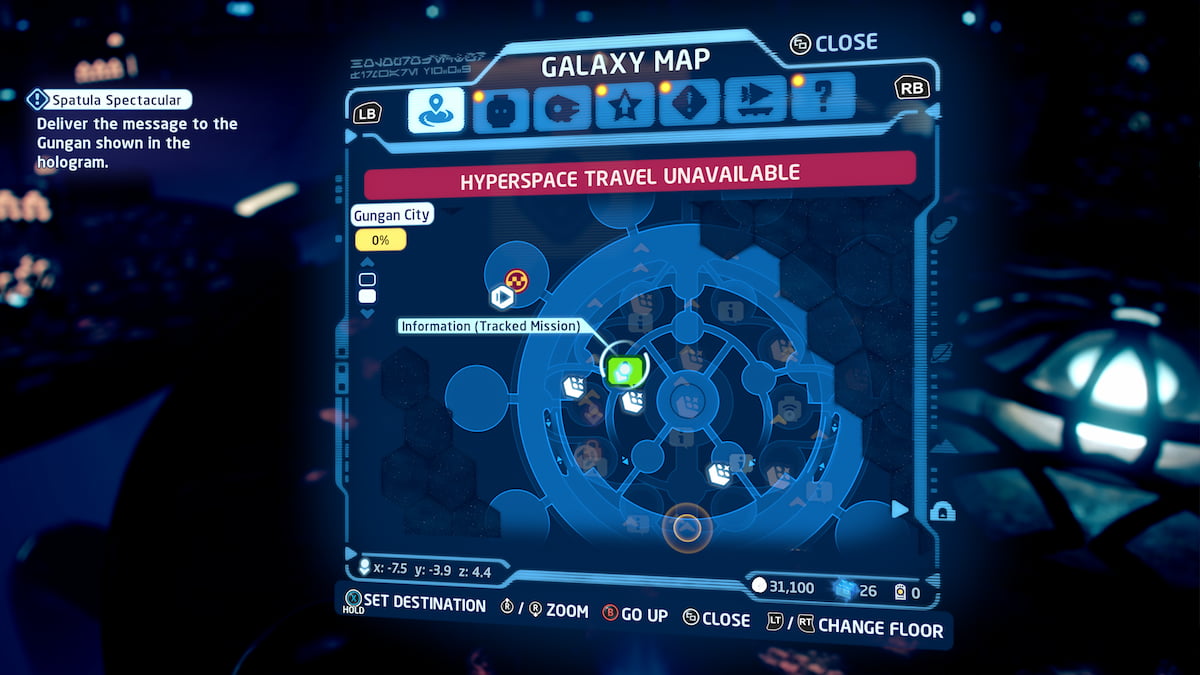The height and width of the screenshot is (675, 1200).
Task: Click the right-pointing arrow beside the map
Action: click(x=900, y=509)
